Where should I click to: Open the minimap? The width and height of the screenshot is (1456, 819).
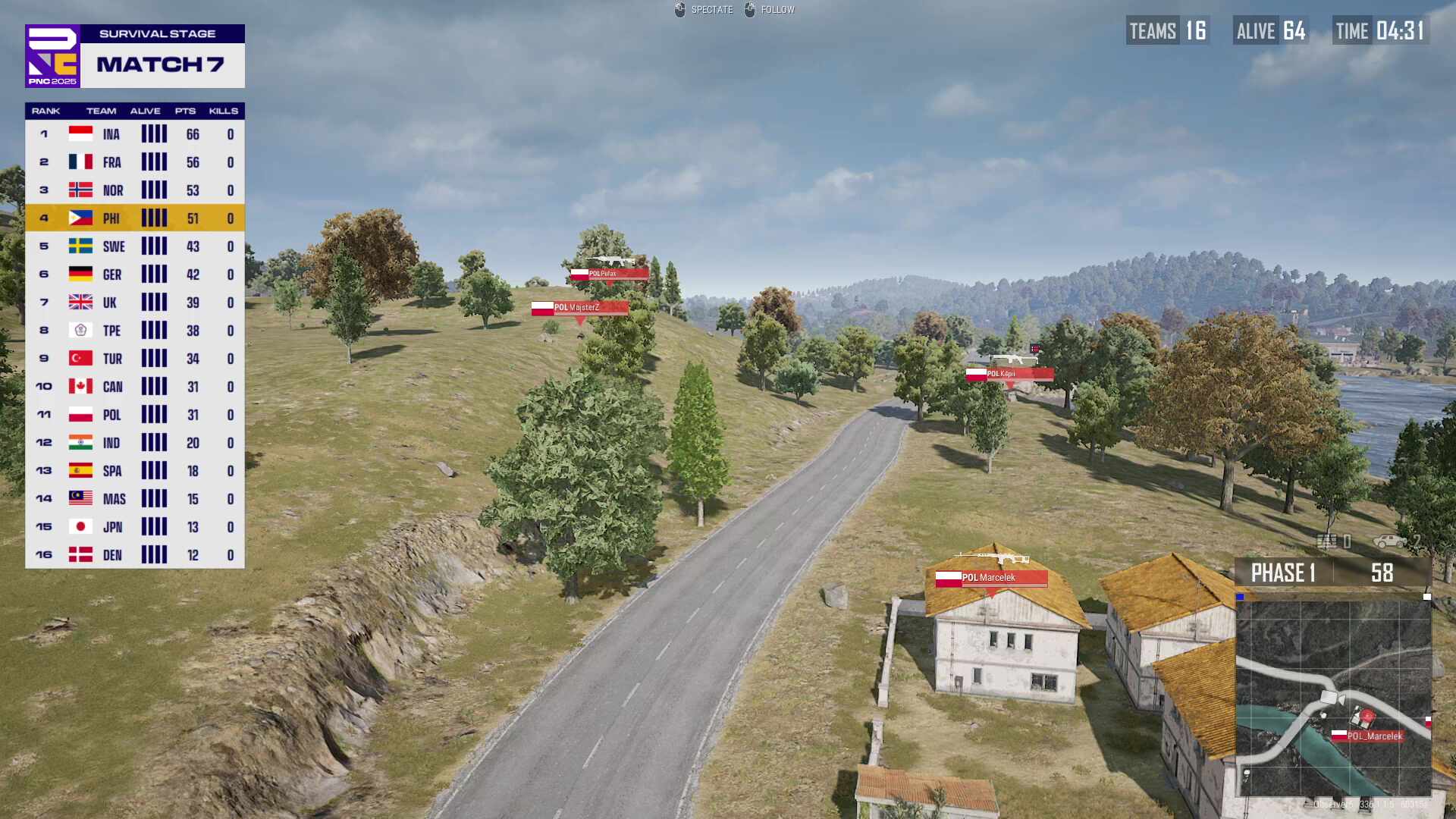point(1333,698)
